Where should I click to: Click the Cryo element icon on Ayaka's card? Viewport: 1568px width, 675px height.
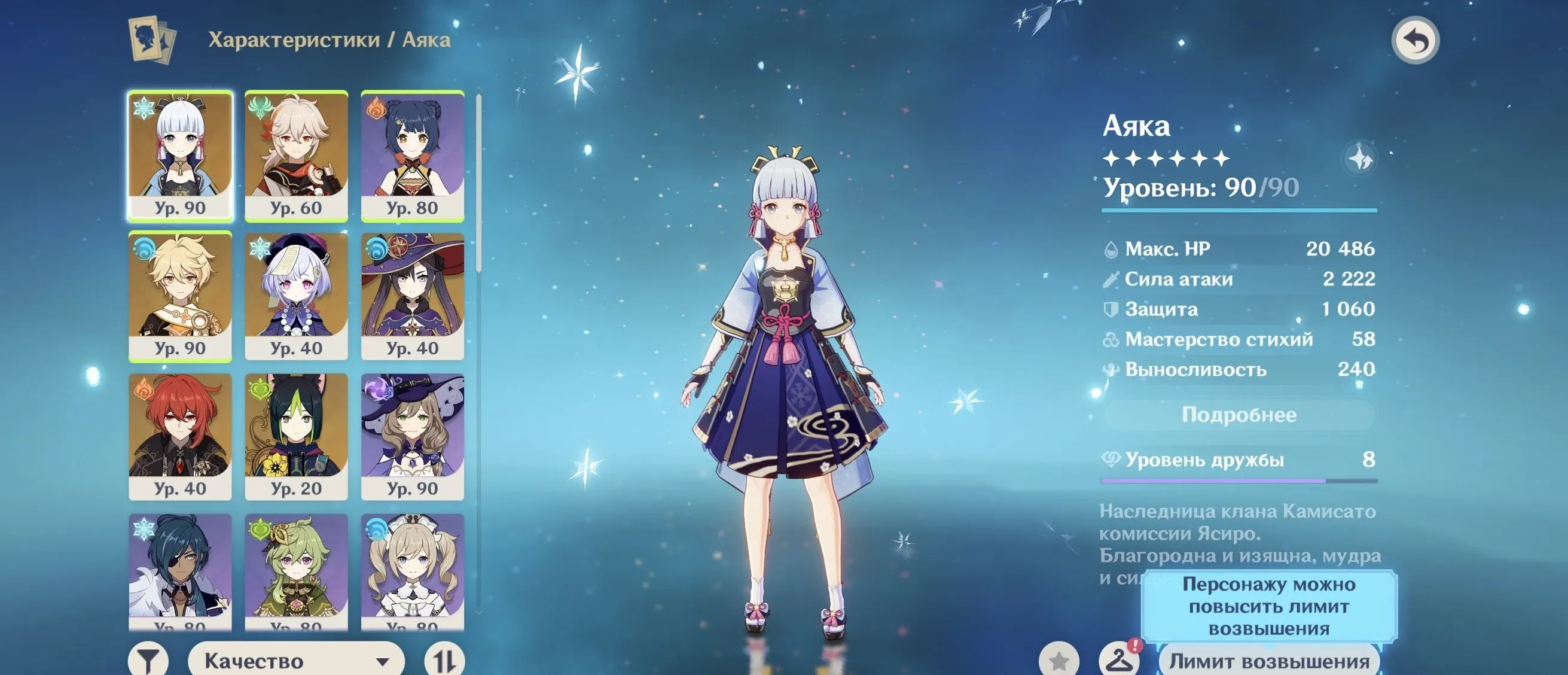point(143,110)
